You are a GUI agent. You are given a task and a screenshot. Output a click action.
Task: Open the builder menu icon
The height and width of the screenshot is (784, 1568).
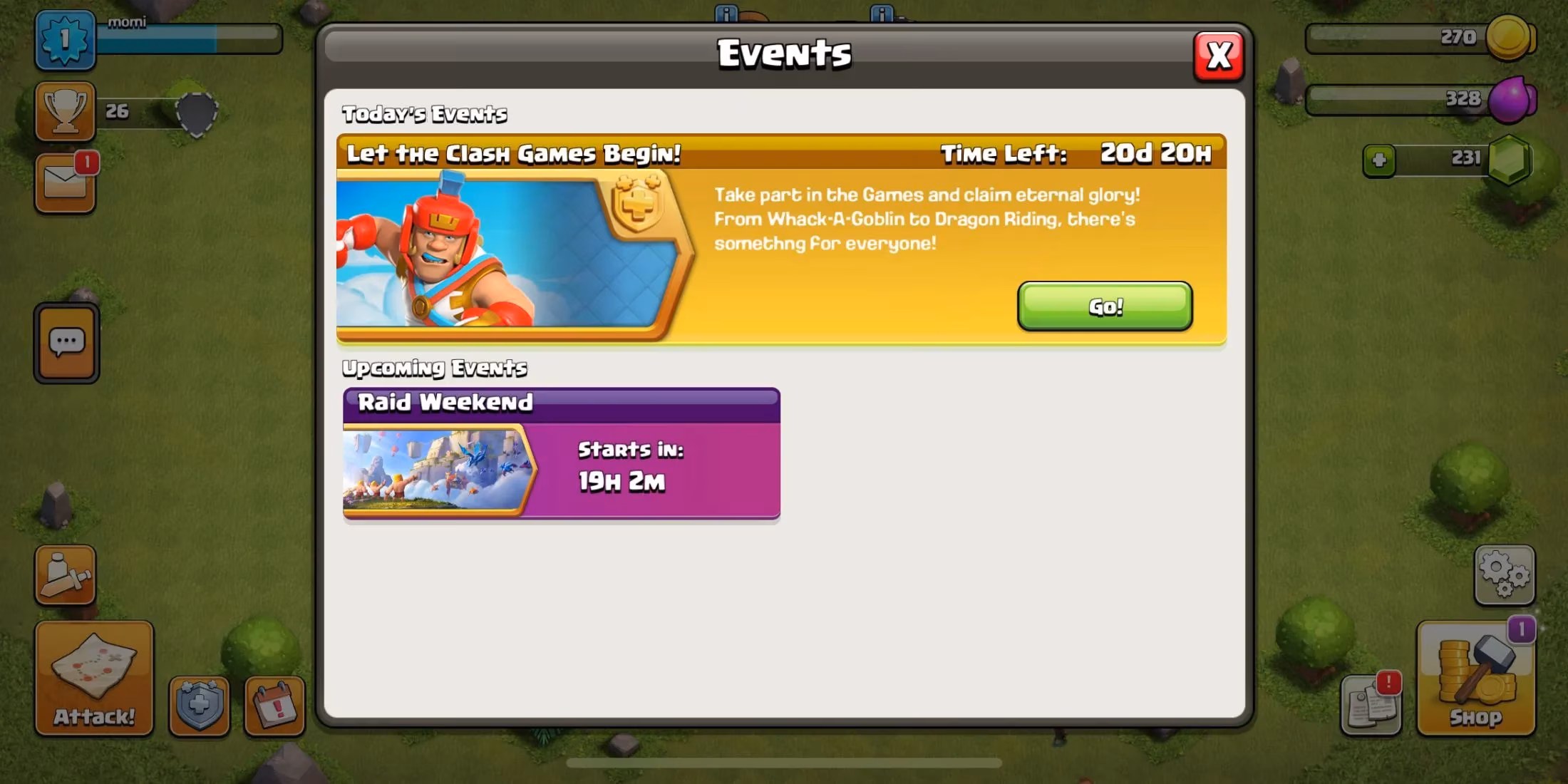tap(65, 575)
